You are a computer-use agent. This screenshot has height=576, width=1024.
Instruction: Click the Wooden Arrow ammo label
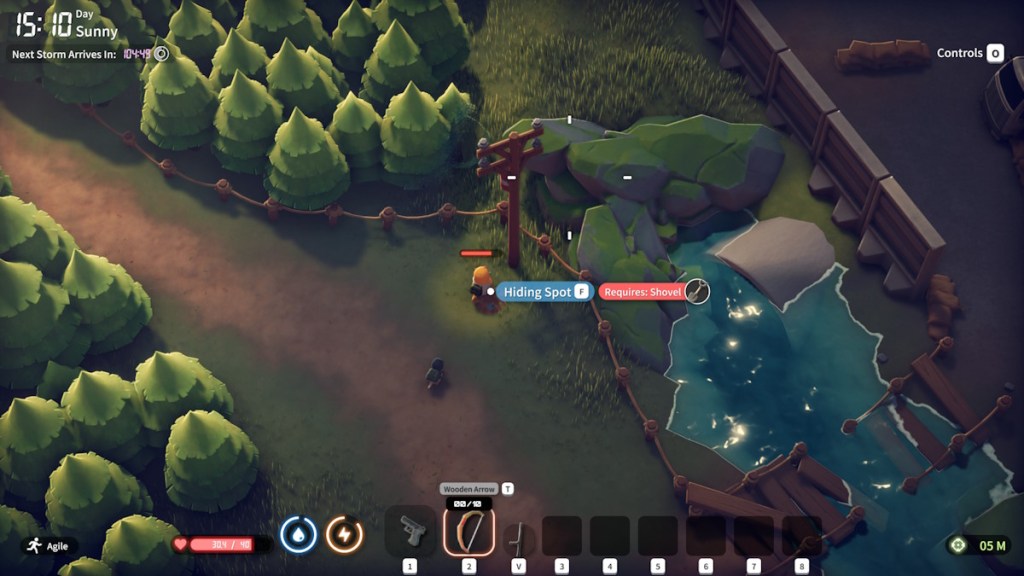click(x=470, y=489)
